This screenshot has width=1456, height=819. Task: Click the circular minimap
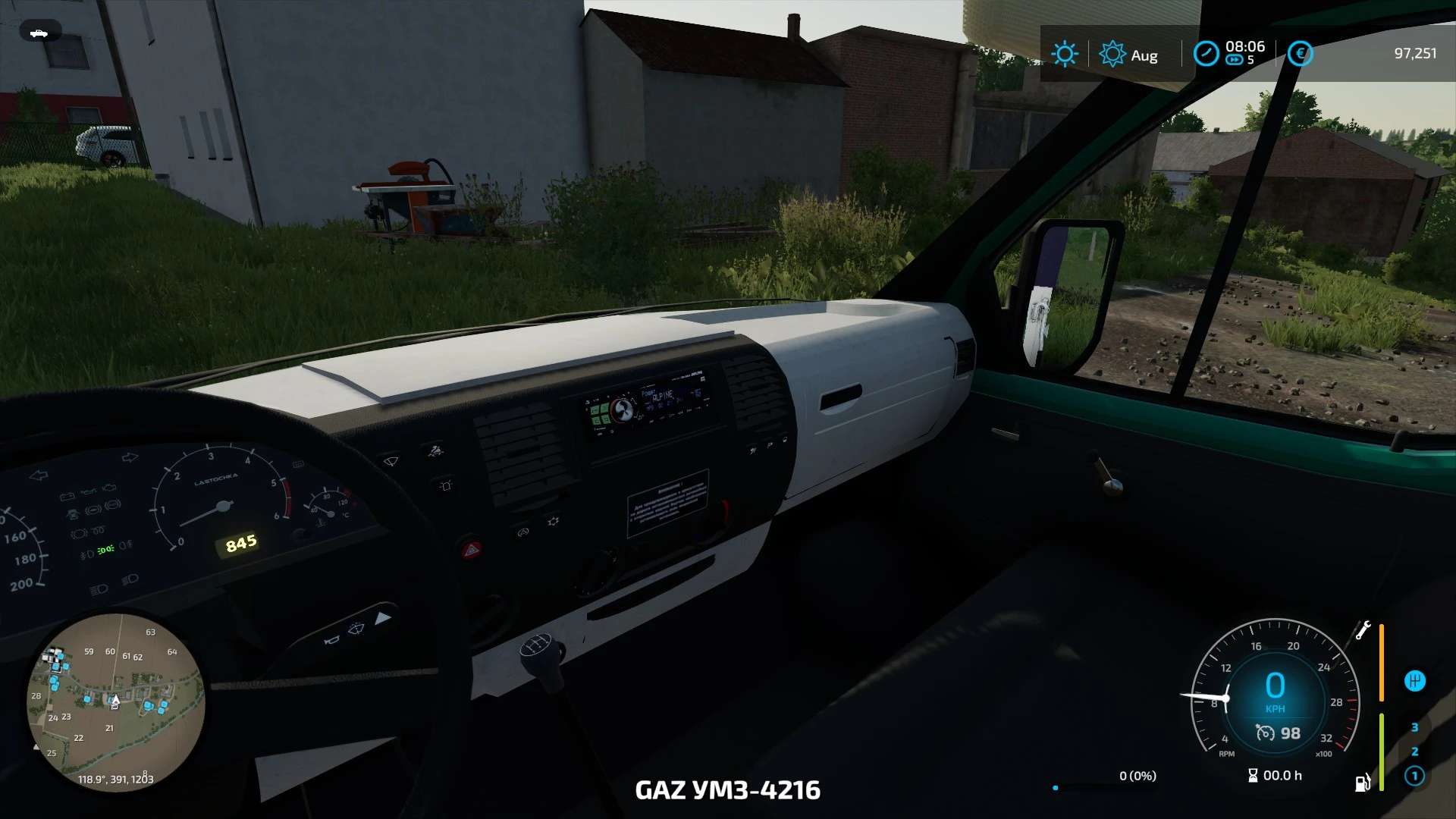(115, 703)
